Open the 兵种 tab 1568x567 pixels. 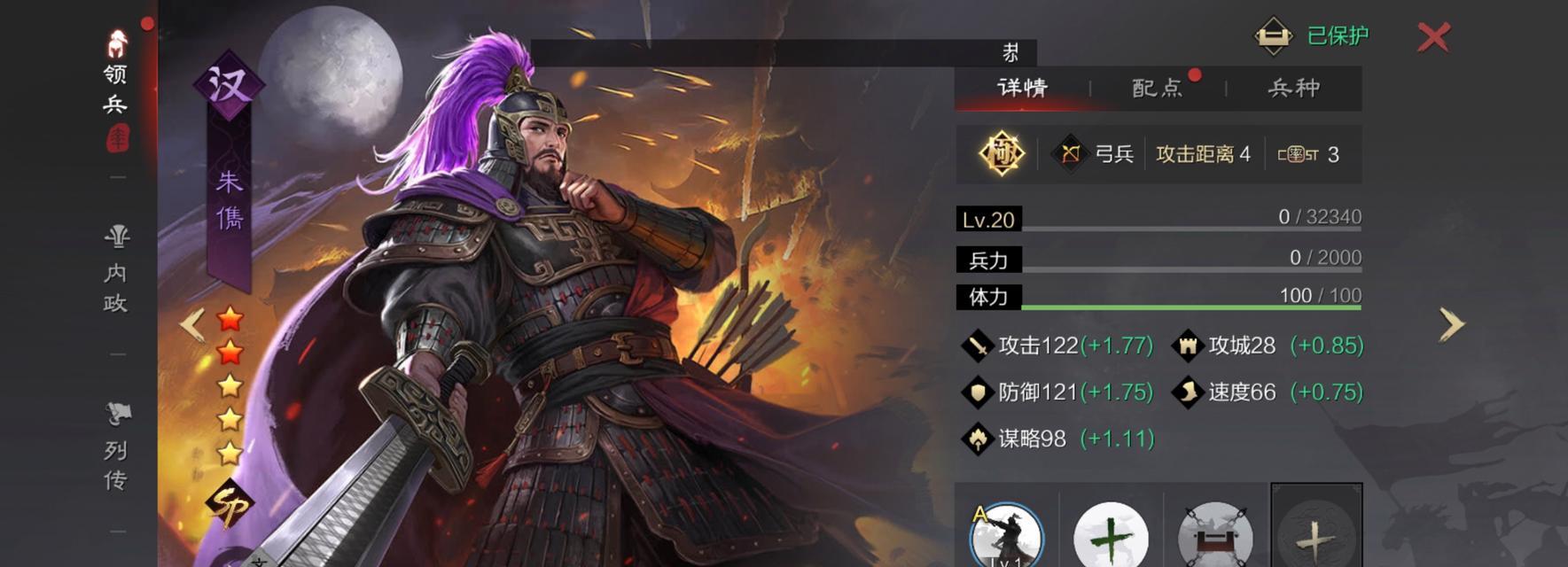tap(1293, 88)
